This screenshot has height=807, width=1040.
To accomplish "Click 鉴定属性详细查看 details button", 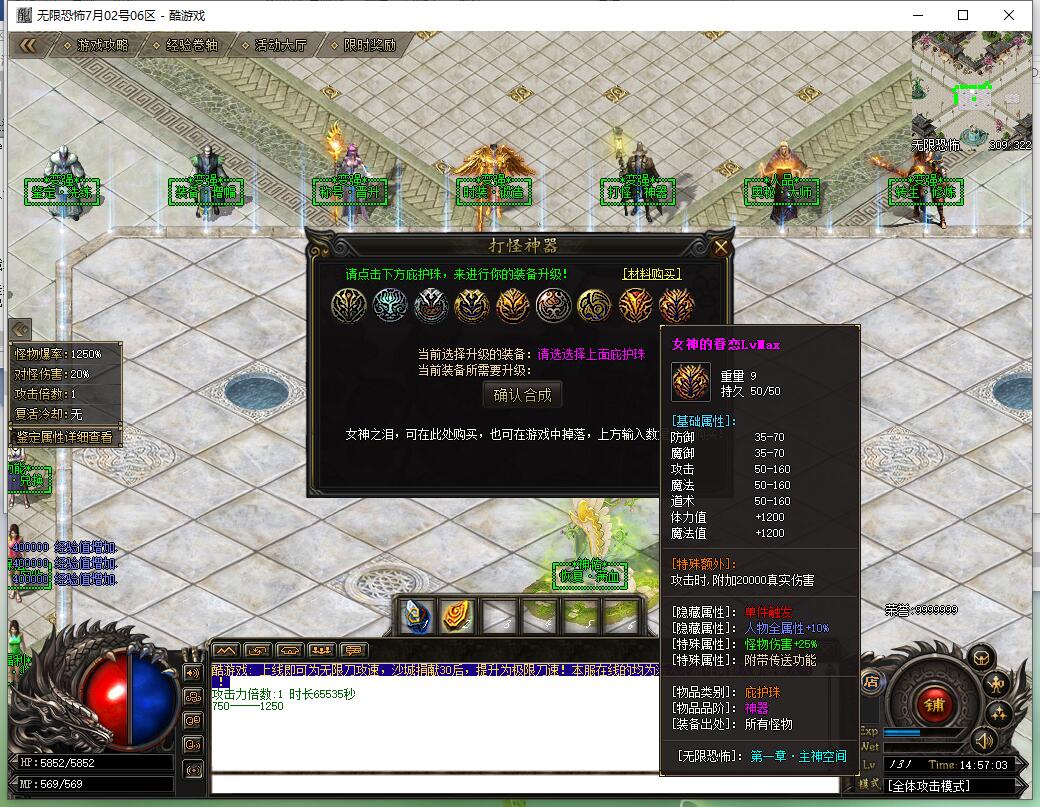I will (x=65, y=437).
